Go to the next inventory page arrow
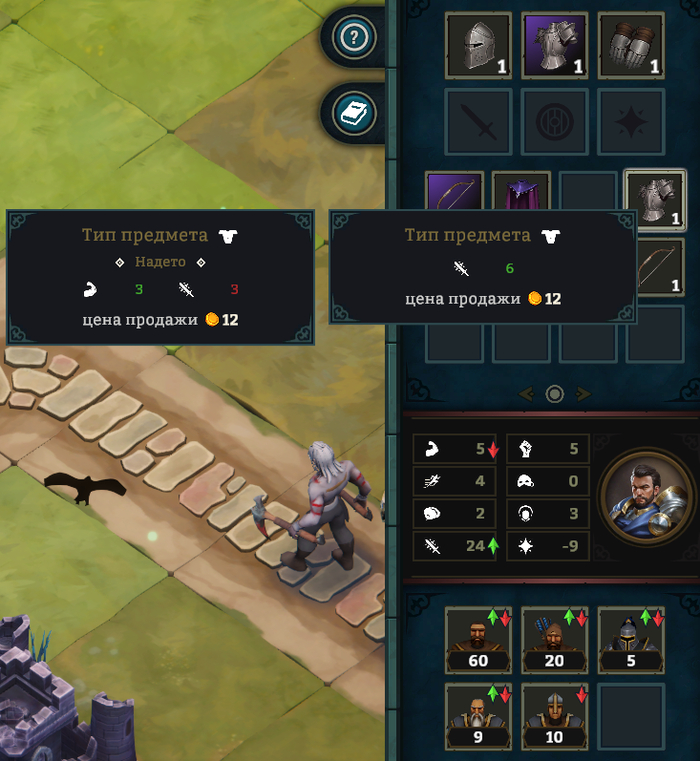 [584, 394]
